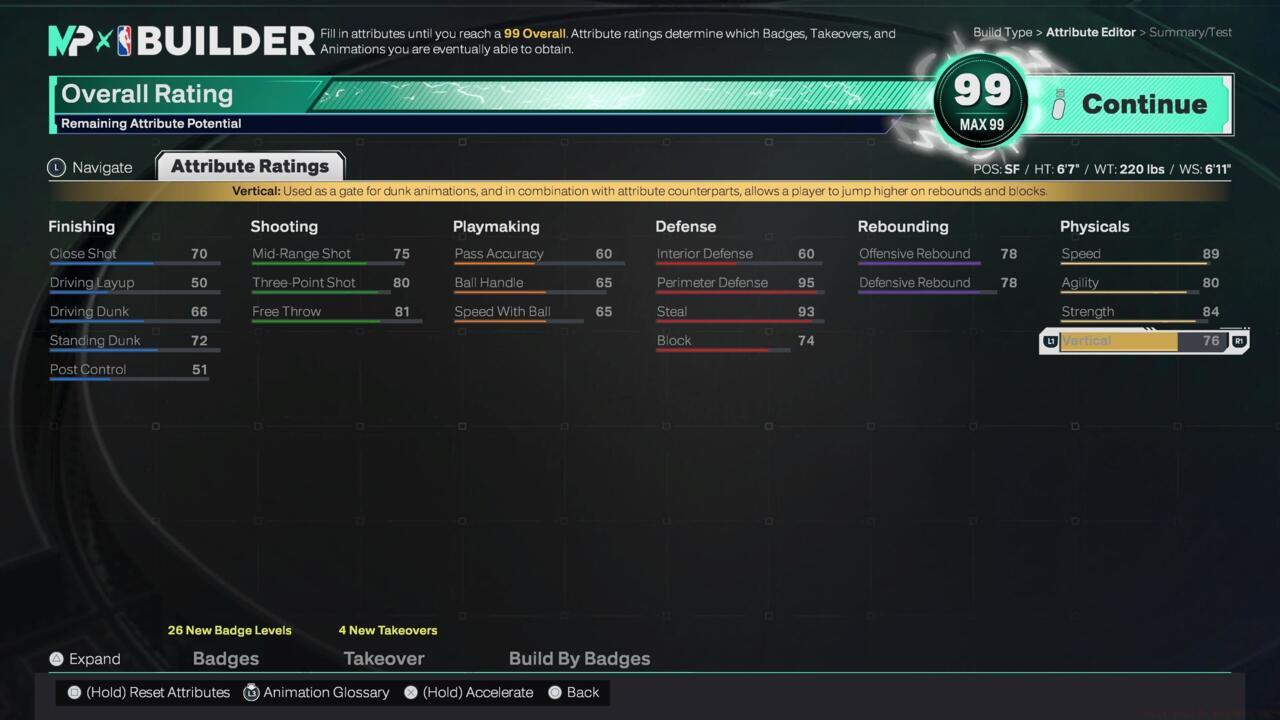Open the Badges tab

[x=225, y=658]
